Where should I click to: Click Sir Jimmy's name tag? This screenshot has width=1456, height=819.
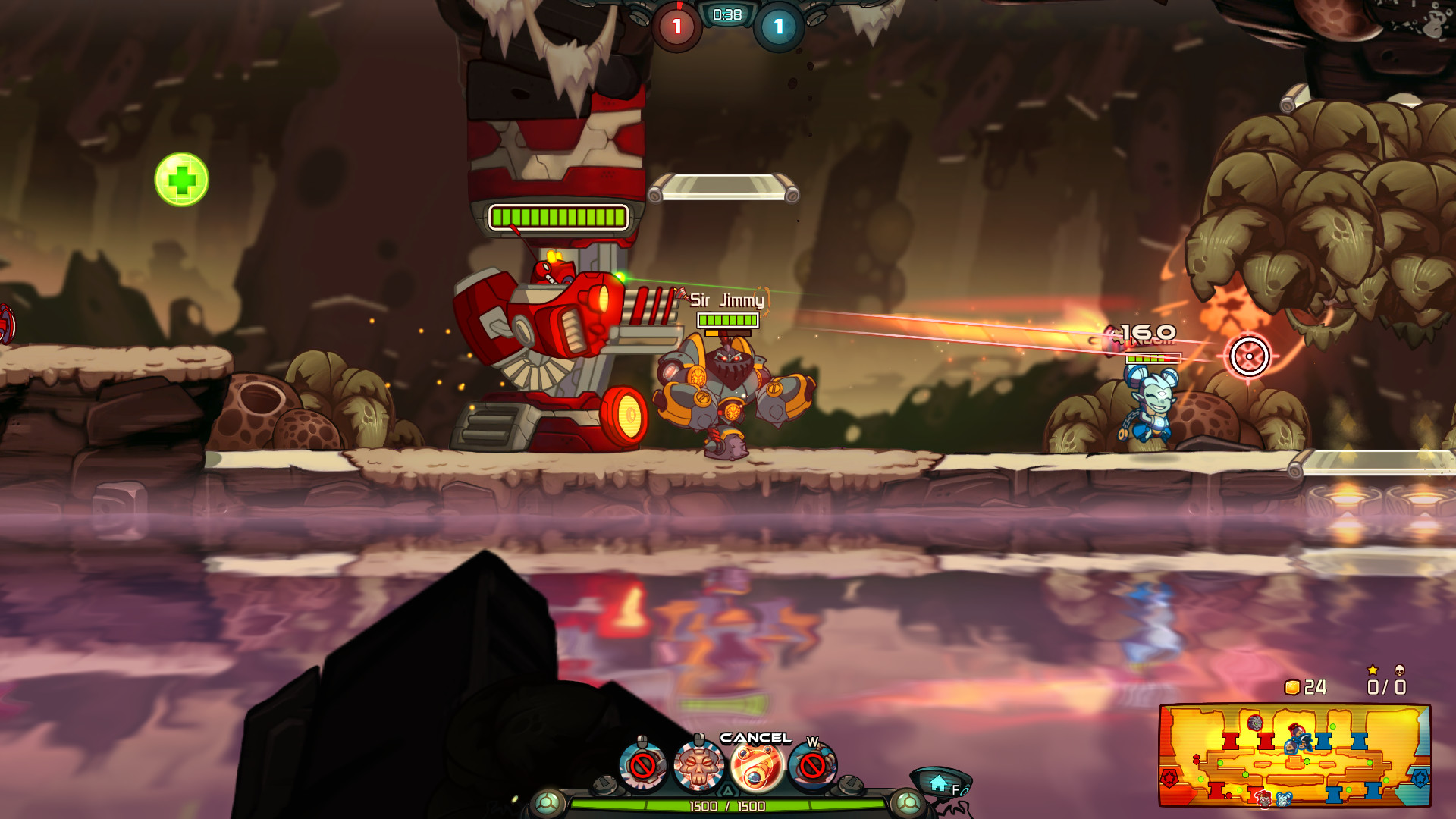(x=726, y=300)
